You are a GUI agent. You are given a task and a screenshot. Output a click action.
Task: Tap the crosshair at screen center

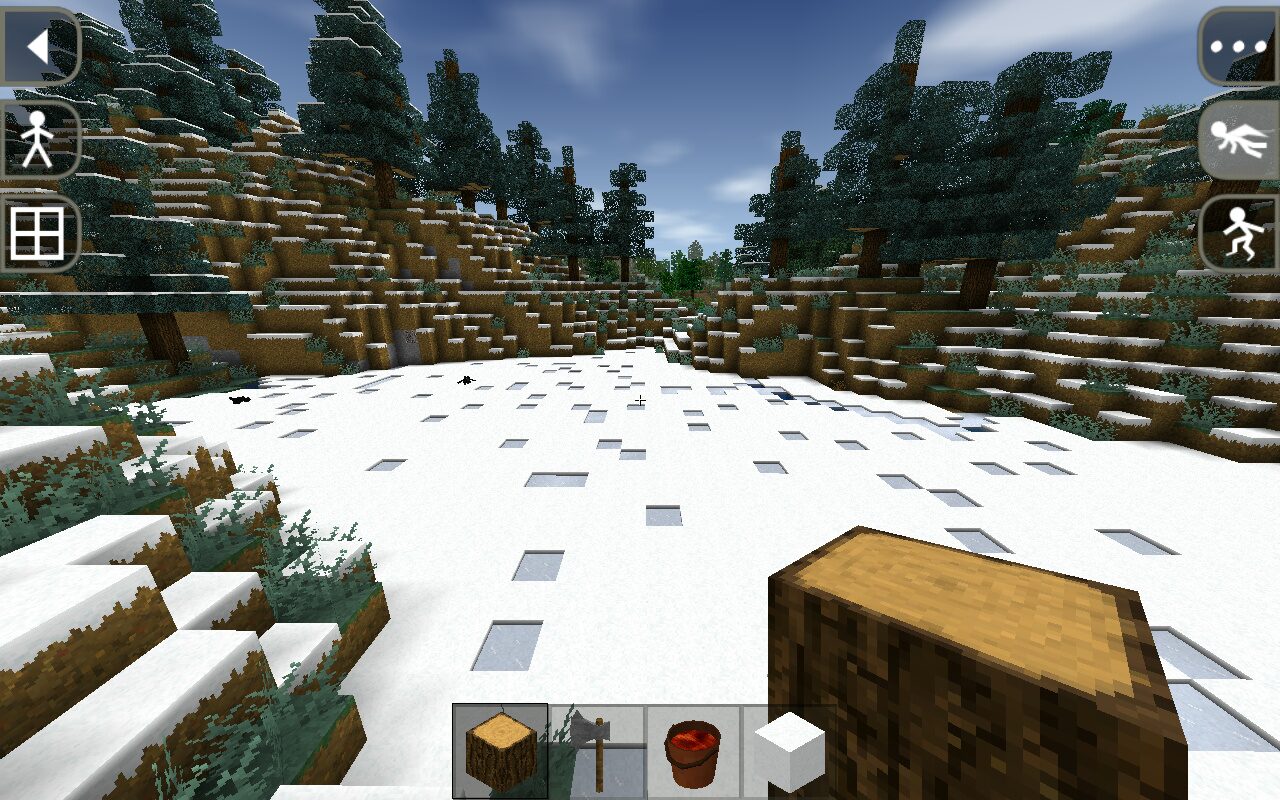tap(640, 400)
